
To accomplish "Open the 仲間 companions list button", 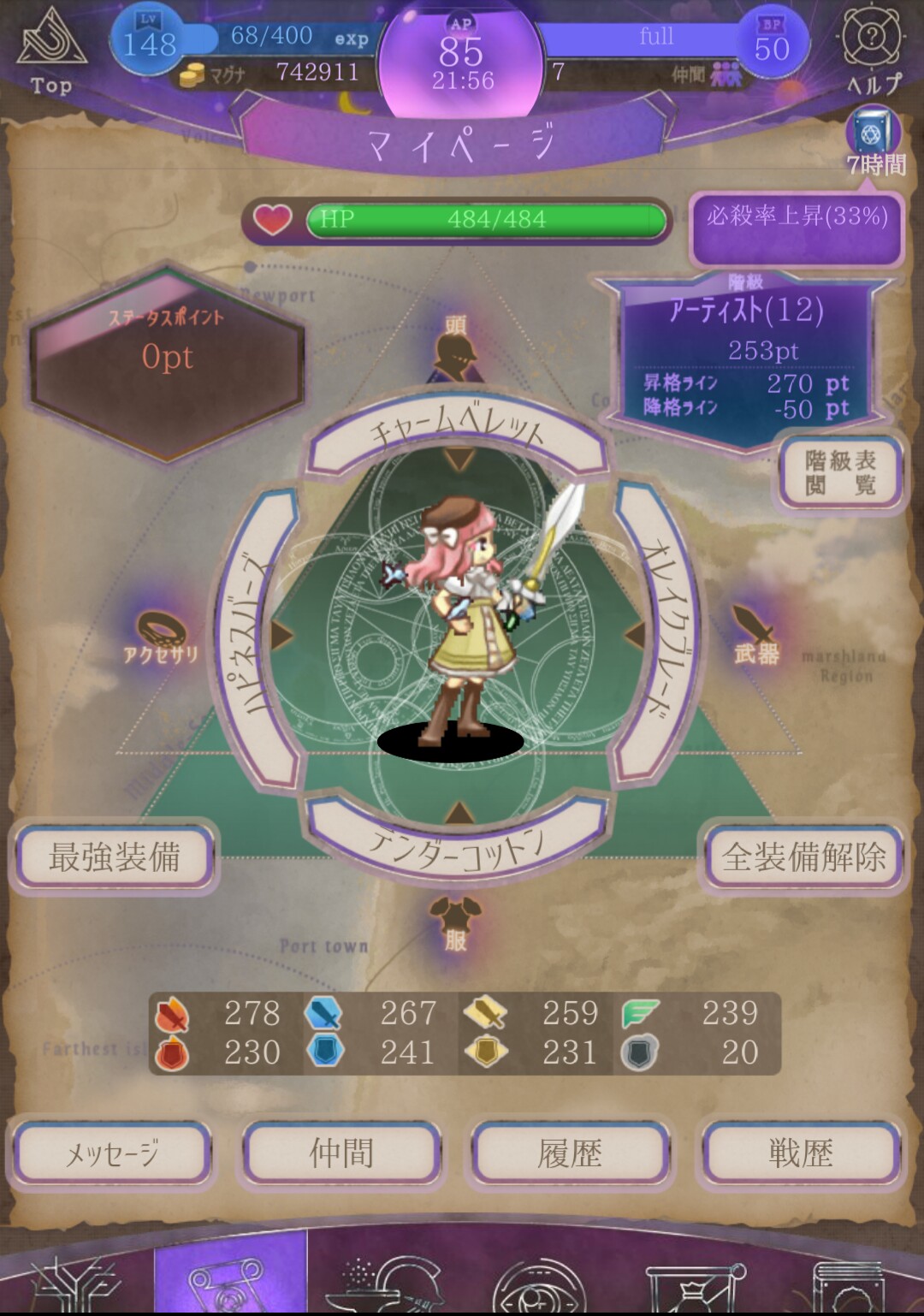I will pos(341,1154).
